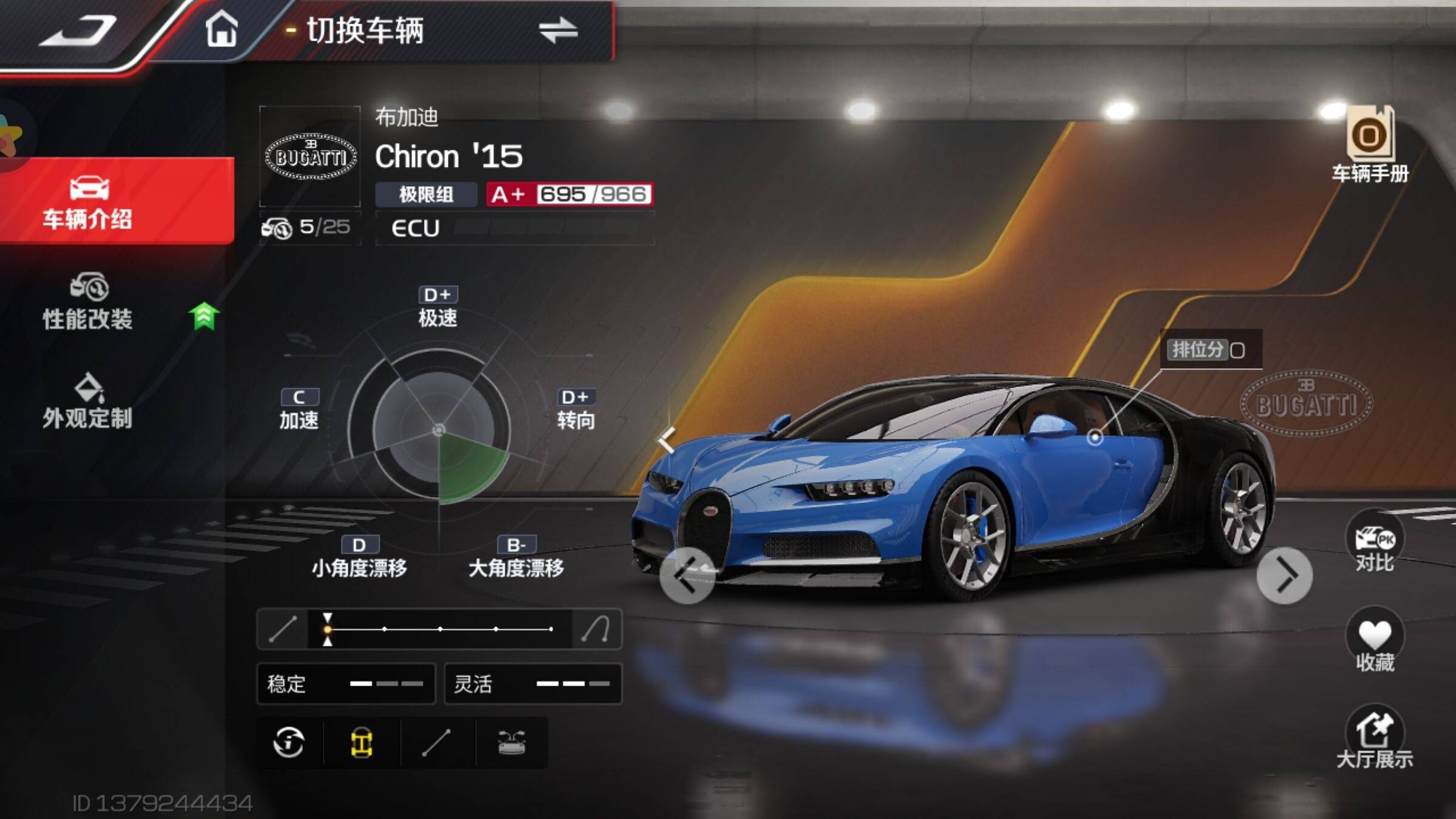Click the yellow drivetrain chassis icon

coord(362,743)
